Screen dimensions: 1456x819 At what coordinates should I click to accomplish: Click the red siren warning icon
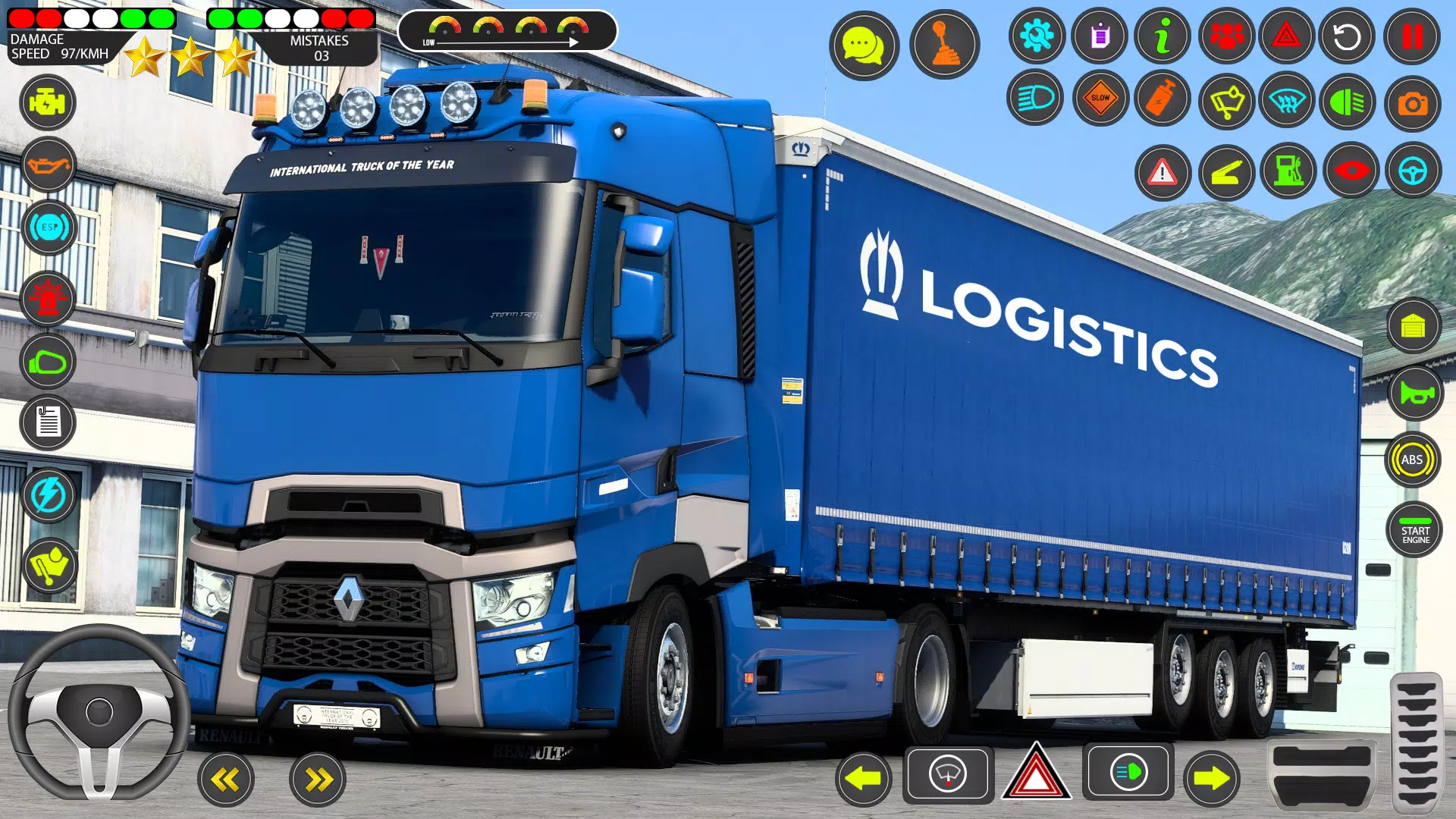click(x=48, y=298)
